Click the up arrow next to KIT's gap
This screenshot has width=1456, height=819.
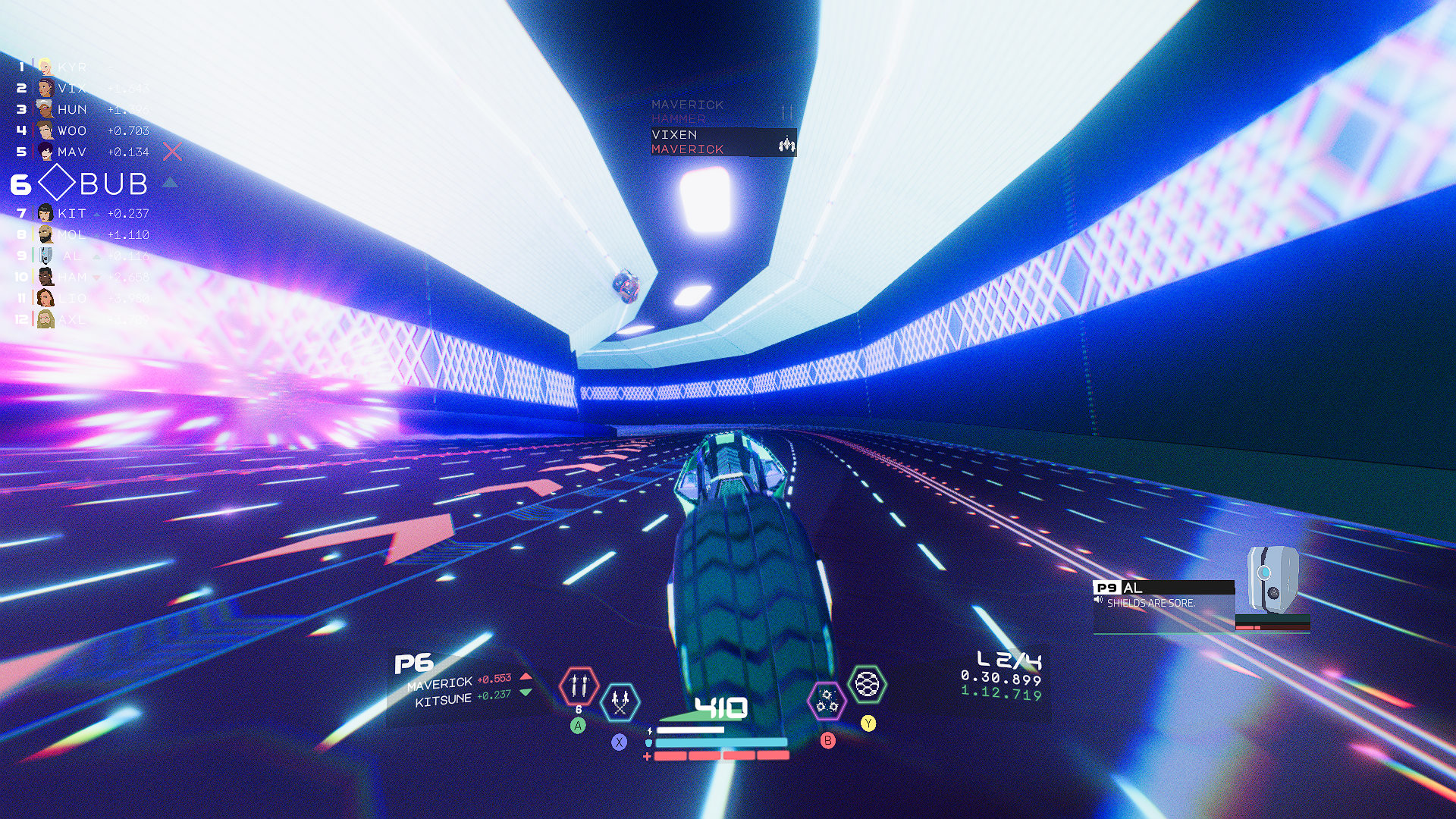pos(96,214)
